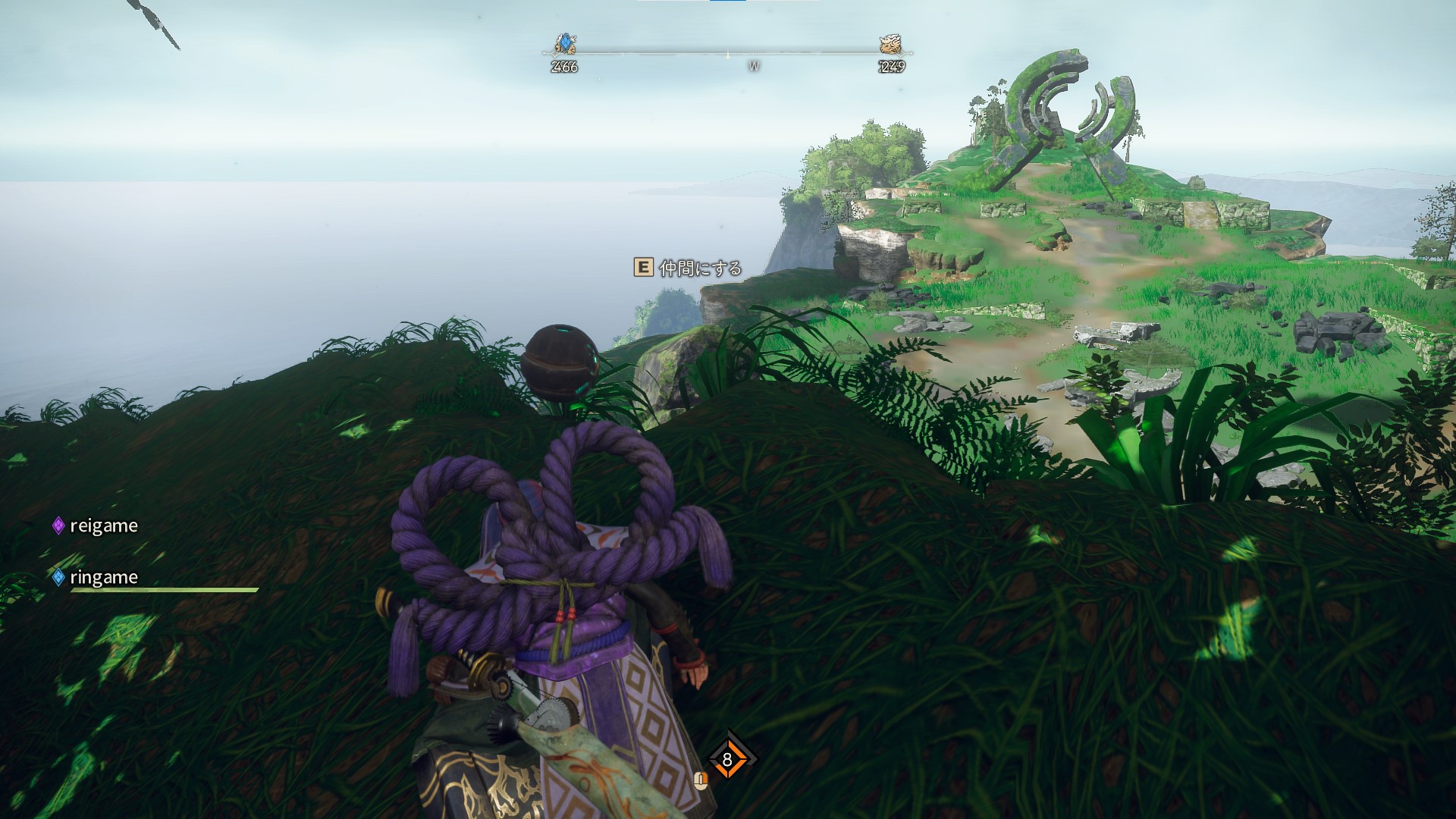Screen dimensions: 1456x819
Task: Click the blue crystal compass marker
Action: pyautogui.click(x=565, y=44)
